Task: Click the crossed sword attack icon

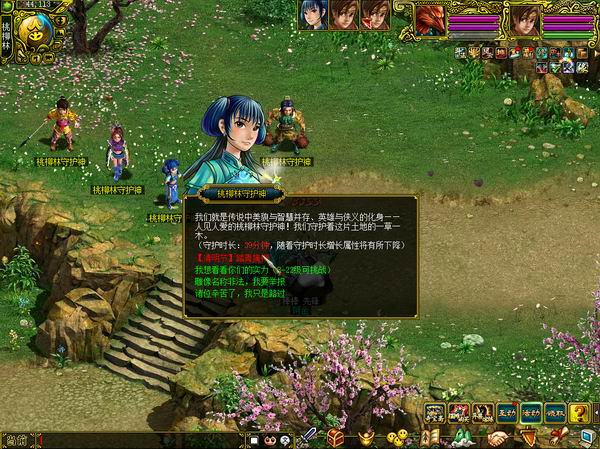Action: pyautogui.click(x=309, y=438)
